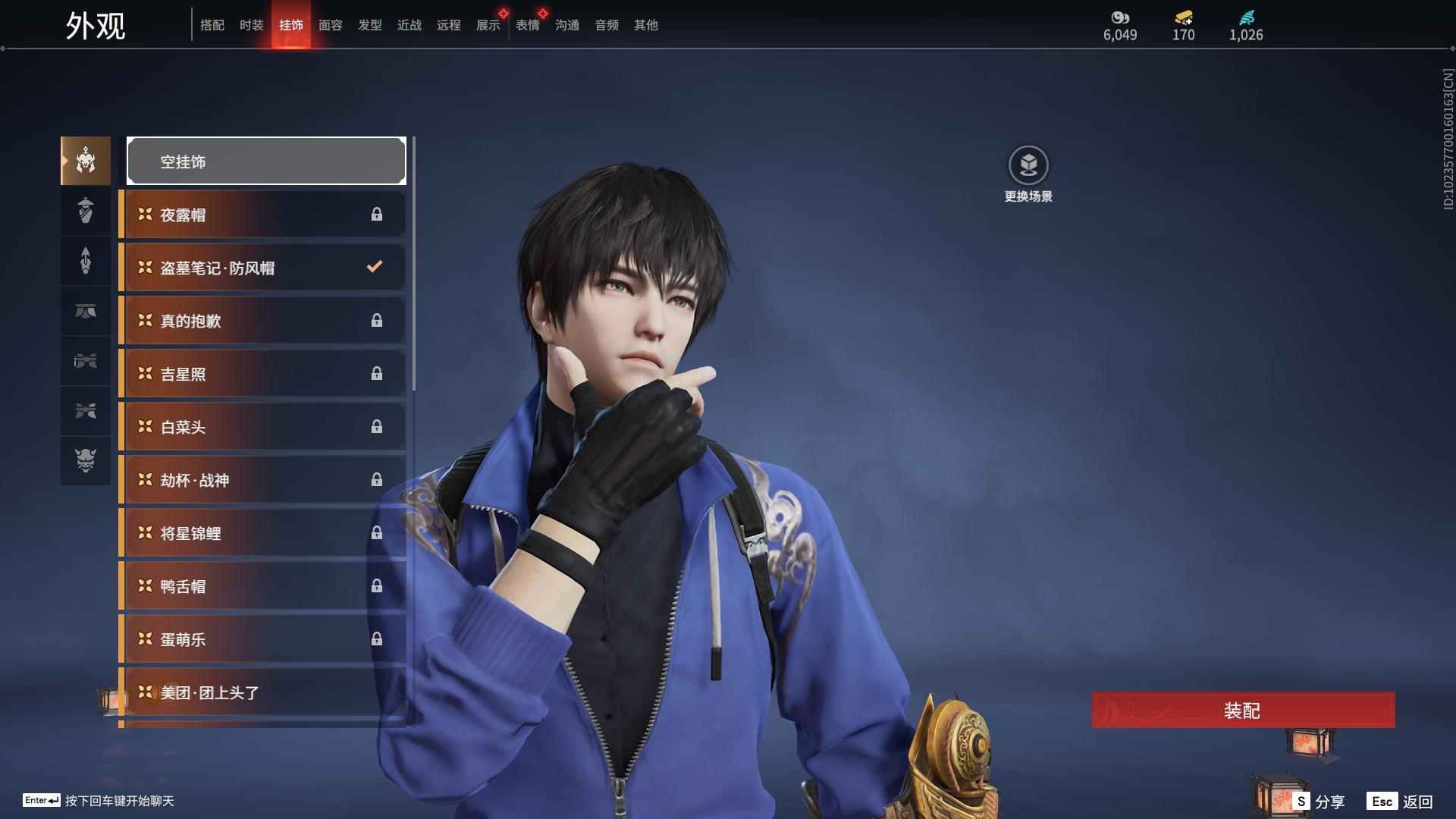Click 返回 to go back
Viewport: 1456px width, 819px height.
(x=1400, y=802)
